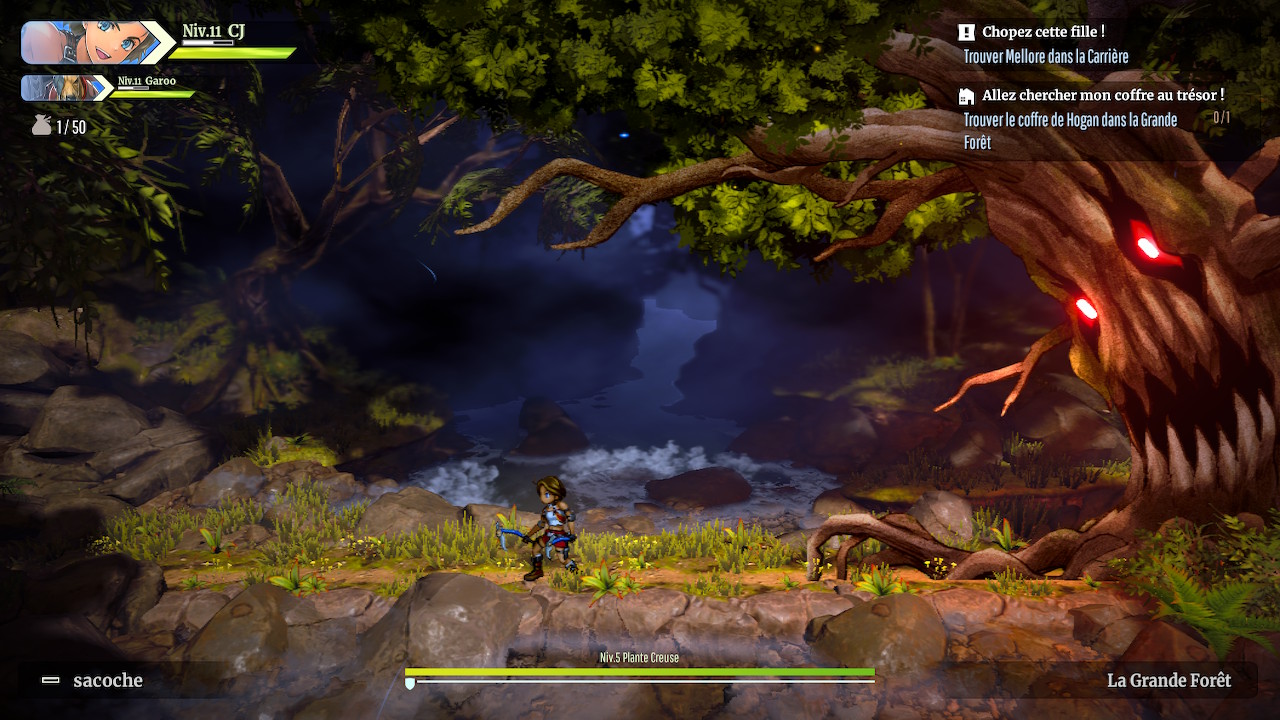Open the sacoche bag
The image size is (1280, 720).
[x=94, y=681]
